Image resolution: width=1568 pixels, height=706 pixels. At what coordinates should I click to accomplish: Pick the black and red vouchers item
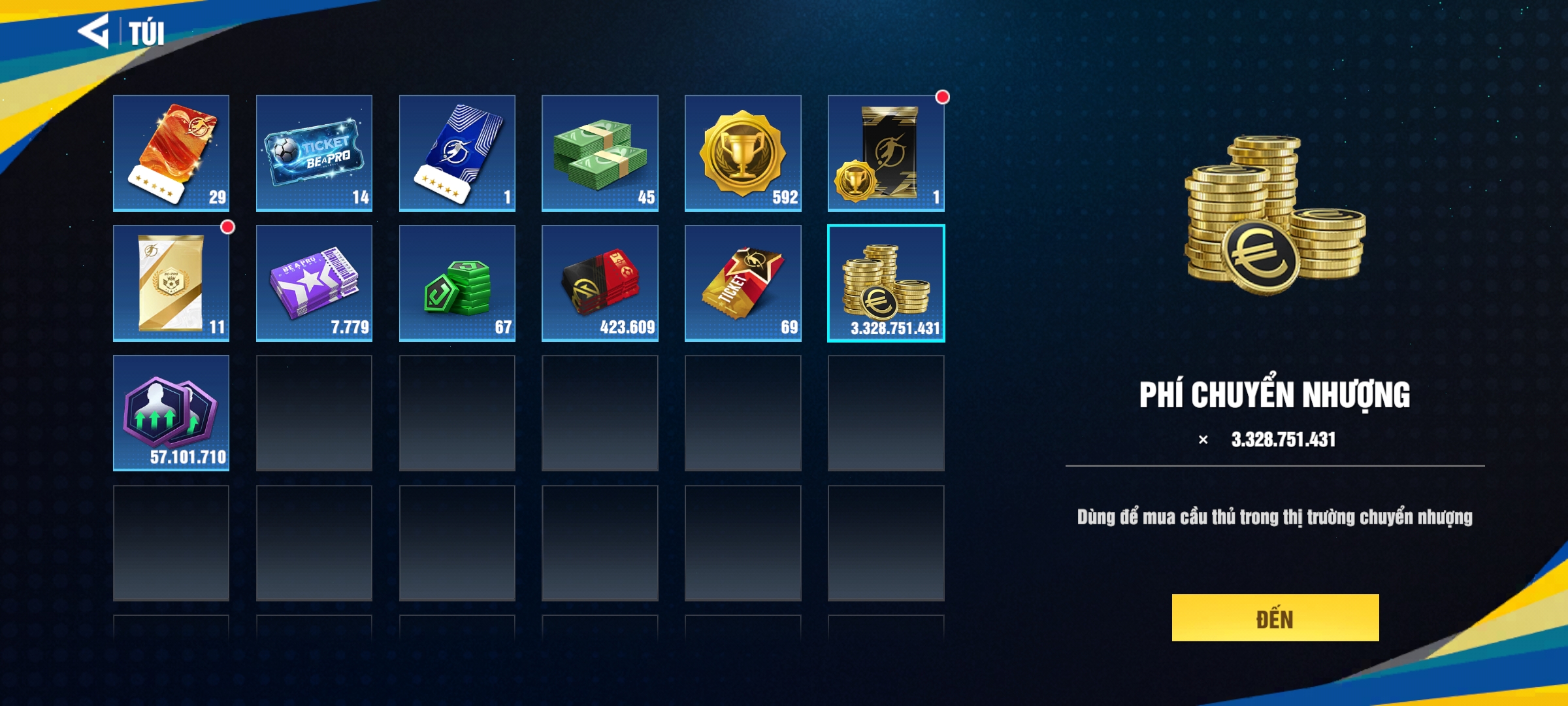(600, 283)
